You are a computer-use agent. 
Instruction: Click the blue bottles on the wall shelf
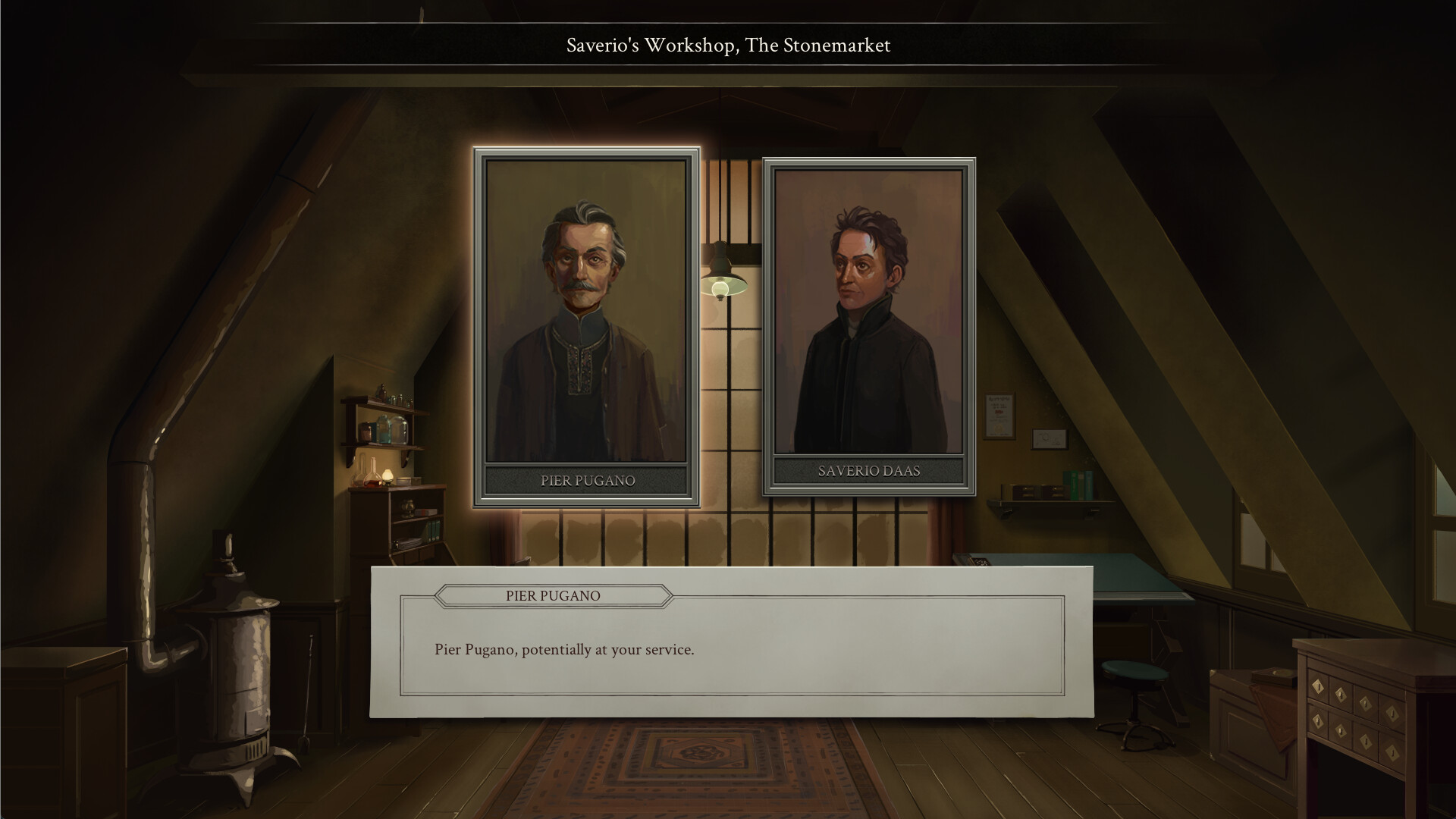(x=384, y=428)
